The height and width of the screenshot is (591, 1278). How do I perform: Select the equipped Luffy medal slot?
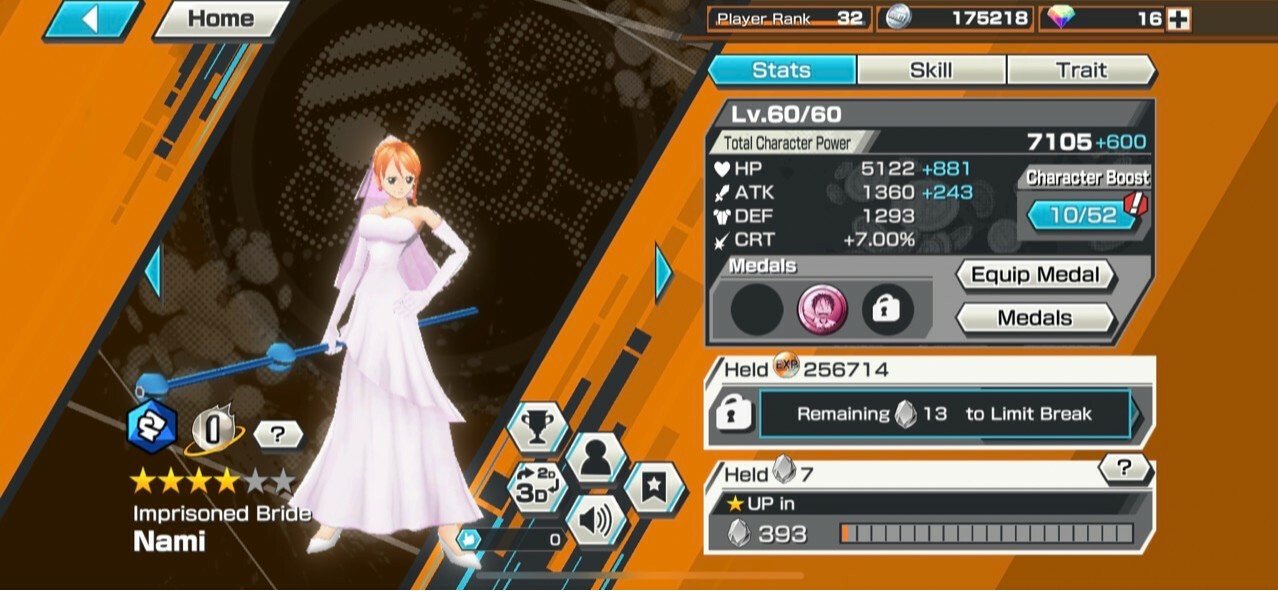coord(822,310)
